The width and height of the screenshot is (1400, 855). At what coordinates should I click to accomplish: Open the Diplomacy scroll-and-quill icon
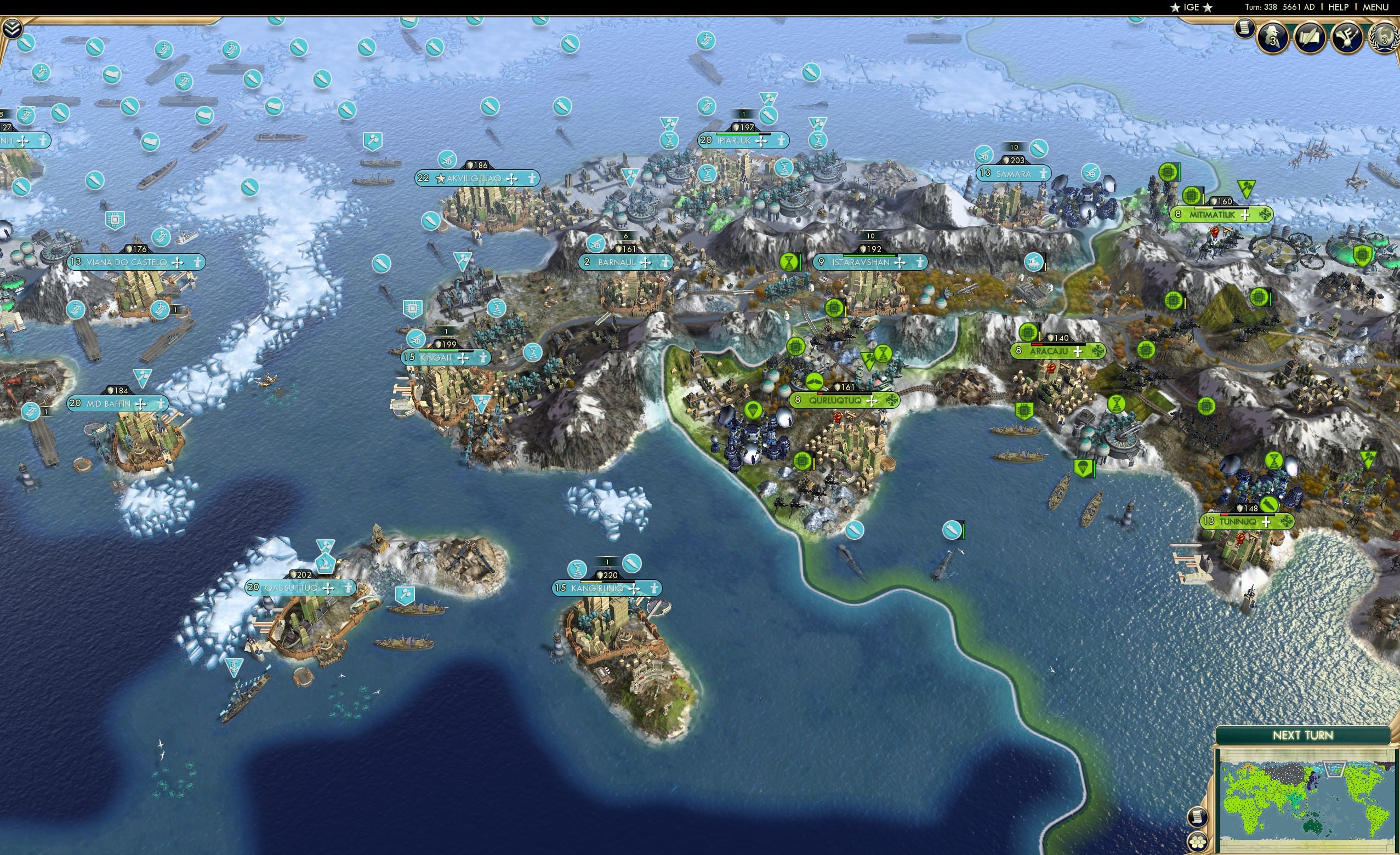1310,38
